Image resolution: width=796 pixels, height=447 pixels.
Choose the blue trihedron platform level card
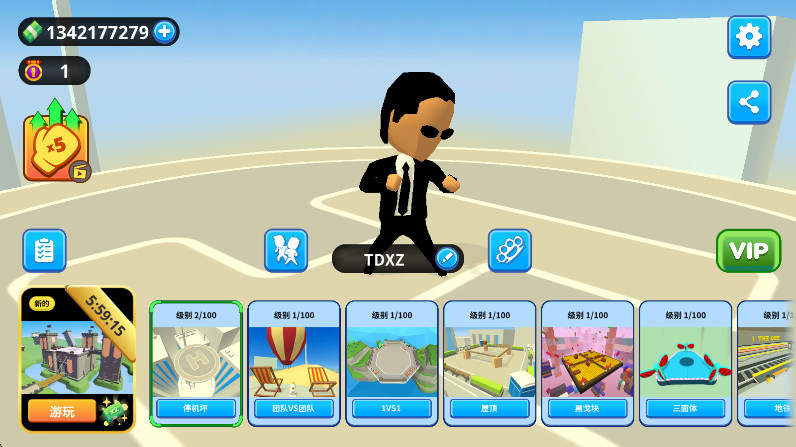(x=686, y=363)
